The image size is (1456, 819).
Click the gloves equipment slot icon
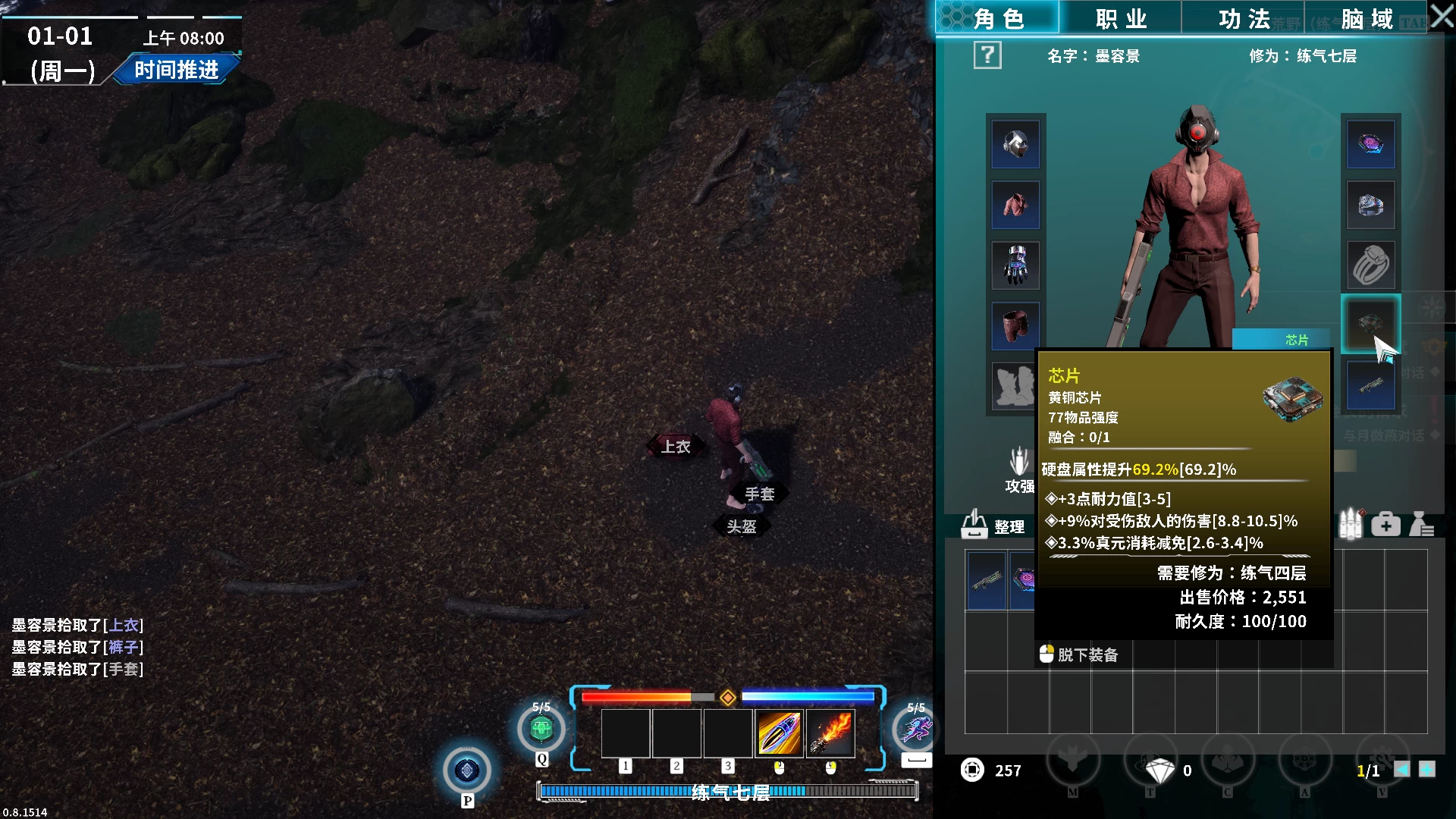[1015, 265]
